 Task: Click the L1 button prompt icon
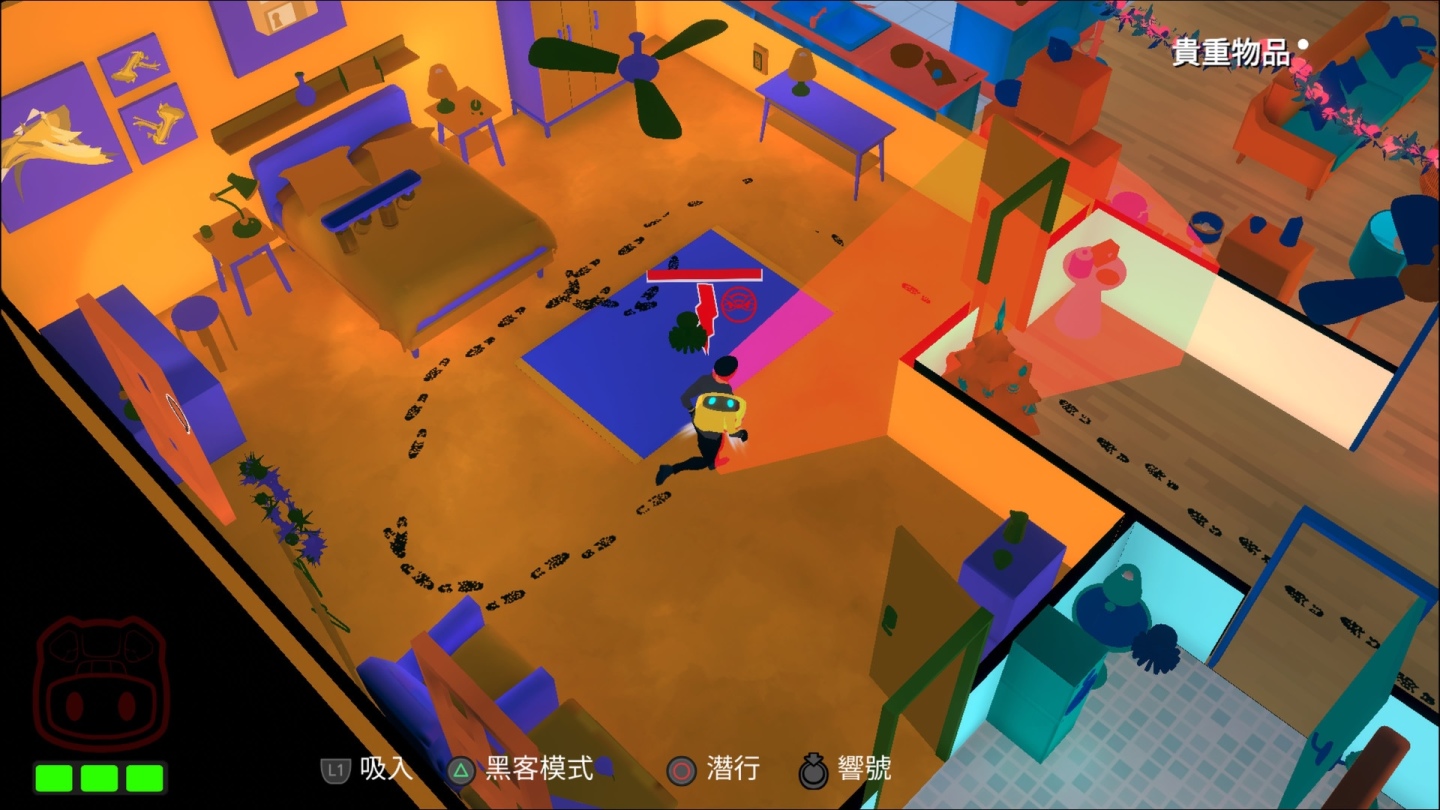tap(336, 770)
